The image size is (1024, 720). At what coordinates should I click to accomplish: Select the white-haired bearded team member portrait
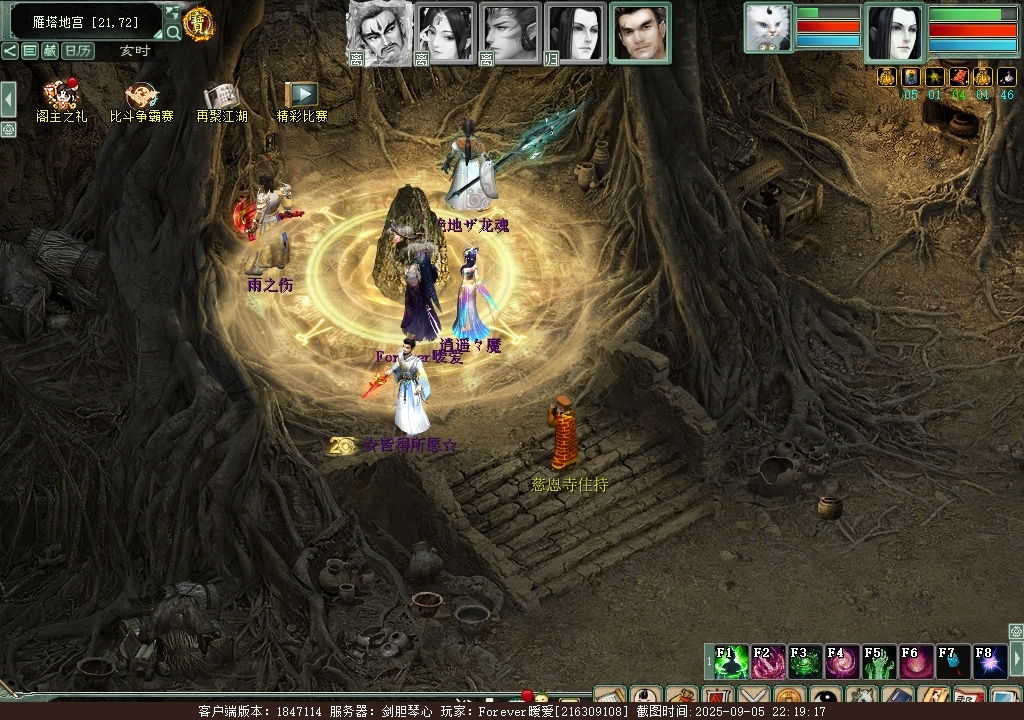pyautogui.click(x=379, y=33)
